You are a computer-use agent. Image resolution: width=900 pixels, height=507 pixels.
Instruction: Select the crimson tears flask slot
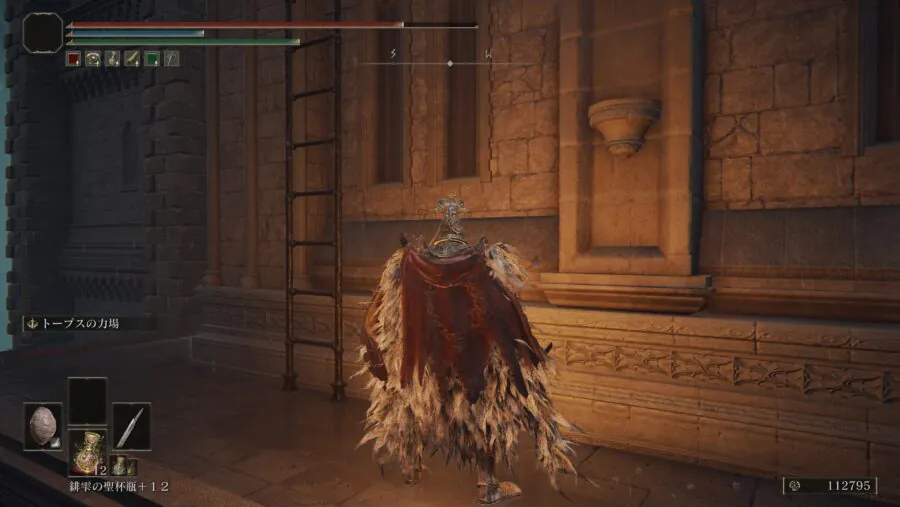pyautogui.click(x=87, y=451)
